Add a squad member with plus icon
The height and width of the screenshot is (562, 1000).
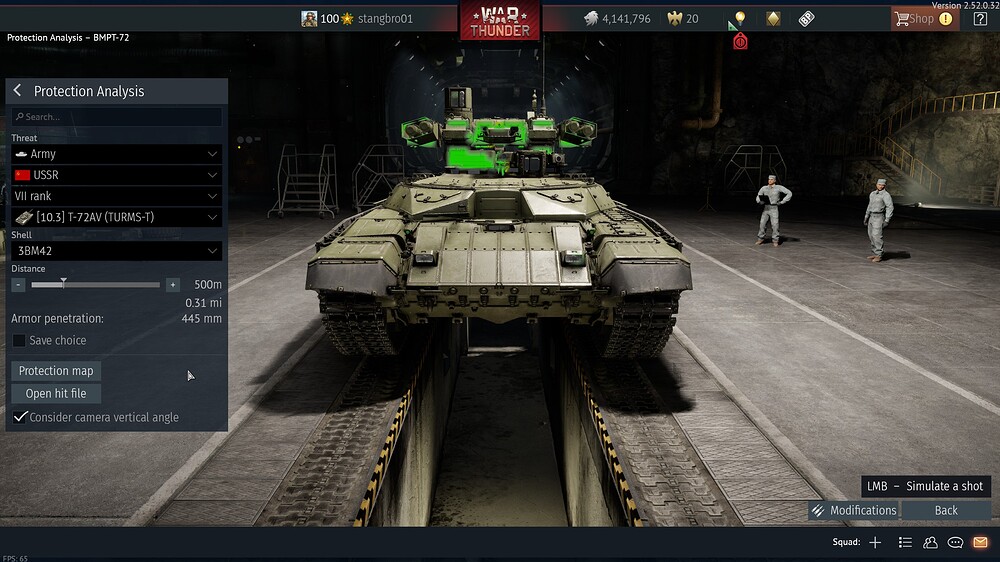[875, 542]
